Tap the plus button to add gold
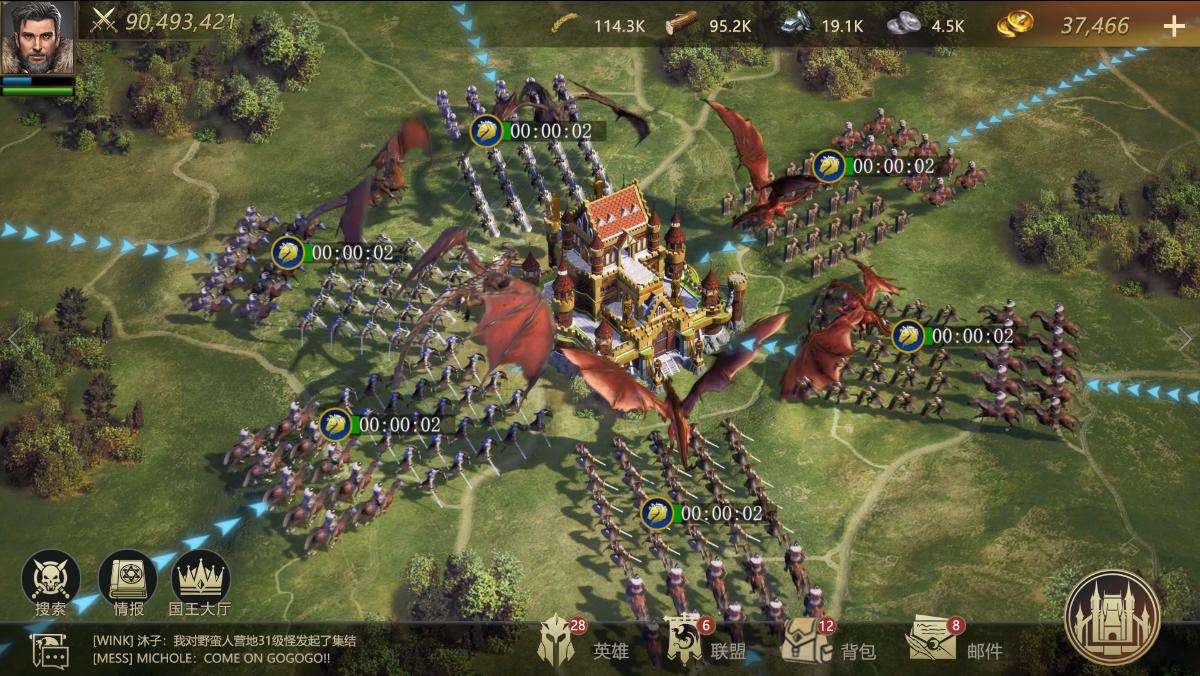The image size is (1200, 676). (1174, 26)
